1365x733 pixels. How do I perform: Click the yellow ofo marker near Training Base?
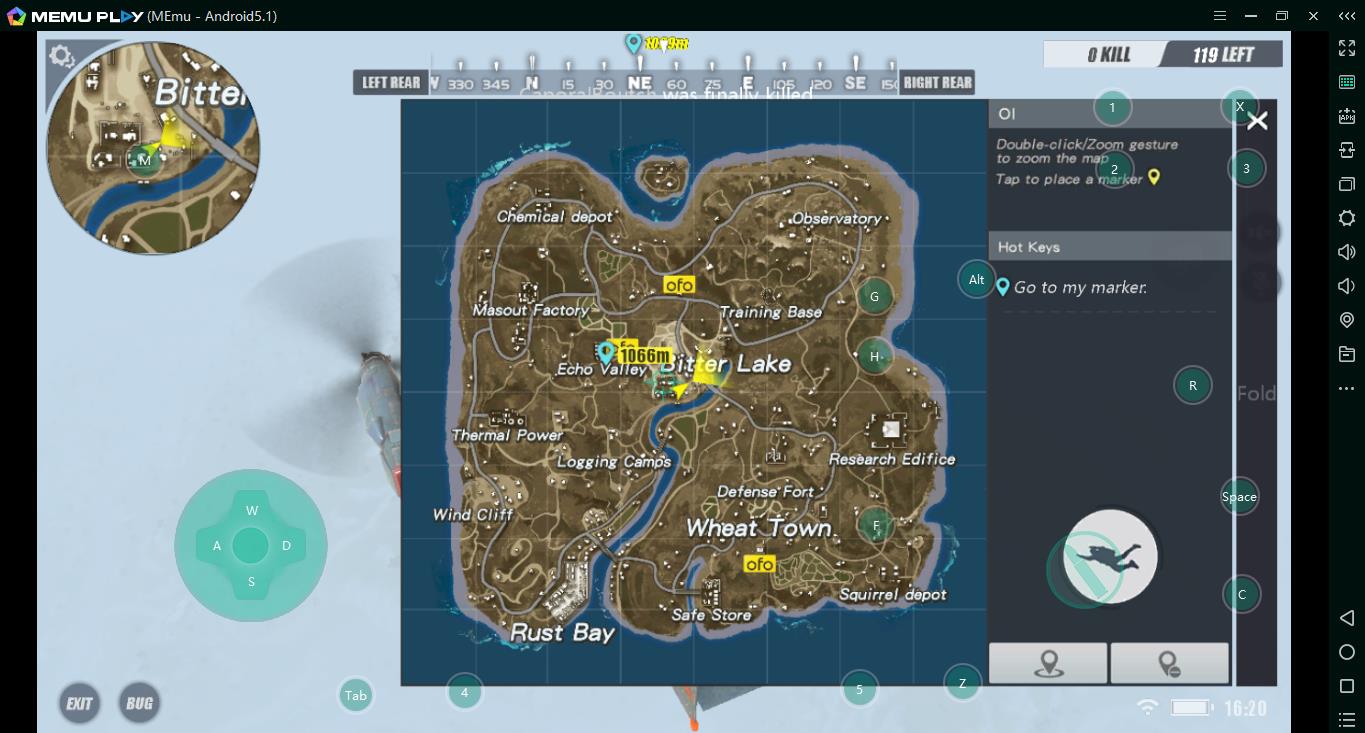(679, 285)
